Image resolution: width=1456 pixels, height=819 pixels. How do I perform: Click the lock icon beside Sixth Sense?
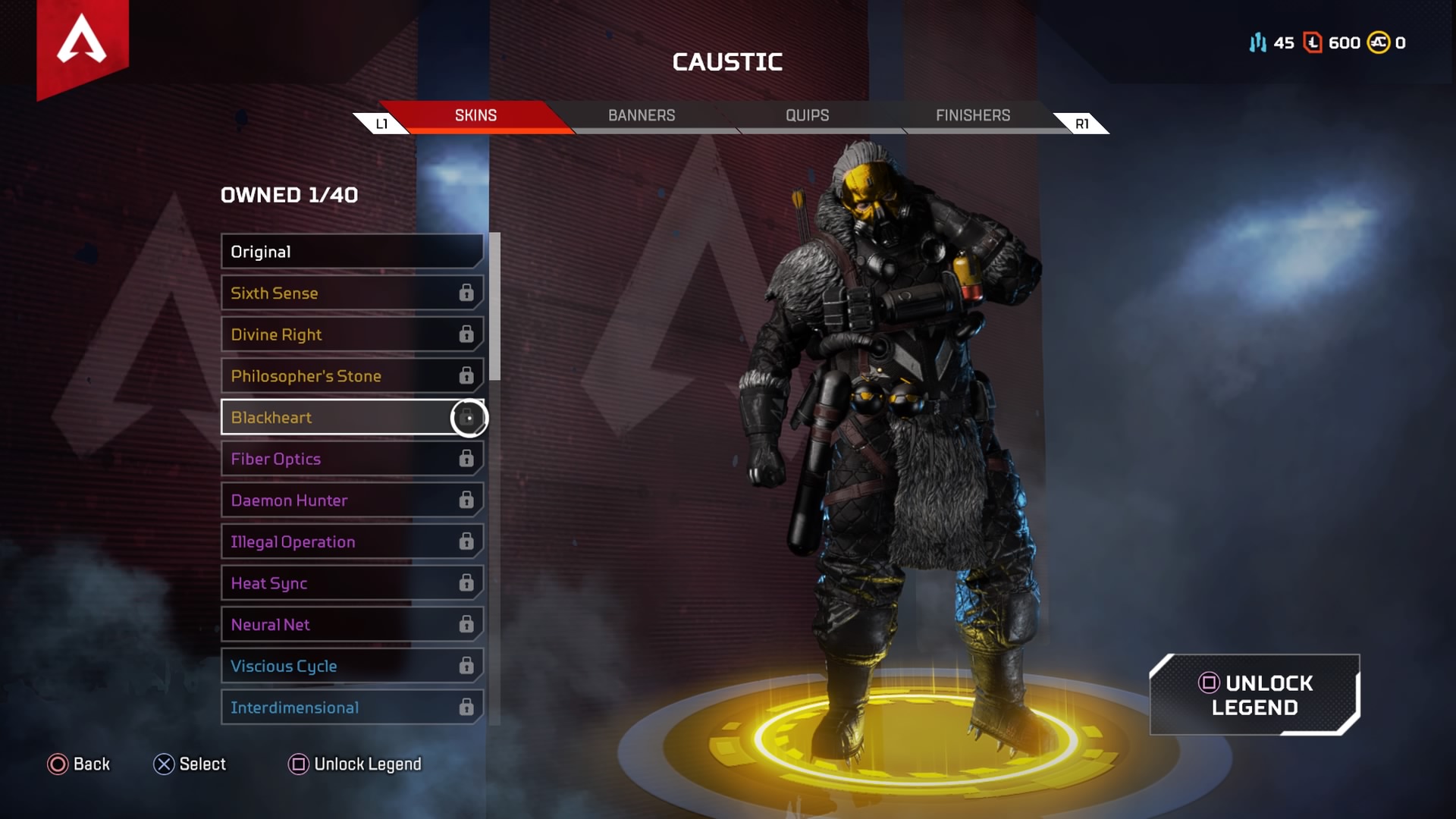coord(466,293)
